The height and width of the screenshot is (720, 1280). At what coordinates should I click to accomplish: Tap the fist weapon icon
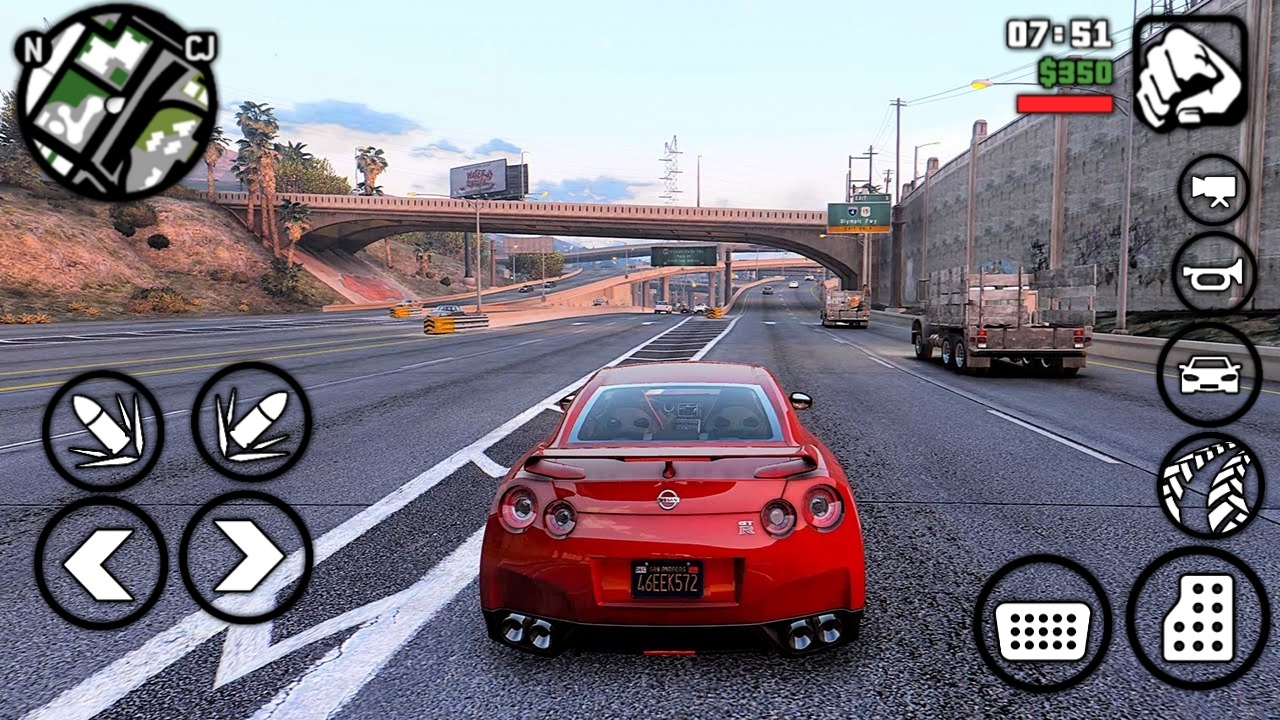(x=1190, y=74)
